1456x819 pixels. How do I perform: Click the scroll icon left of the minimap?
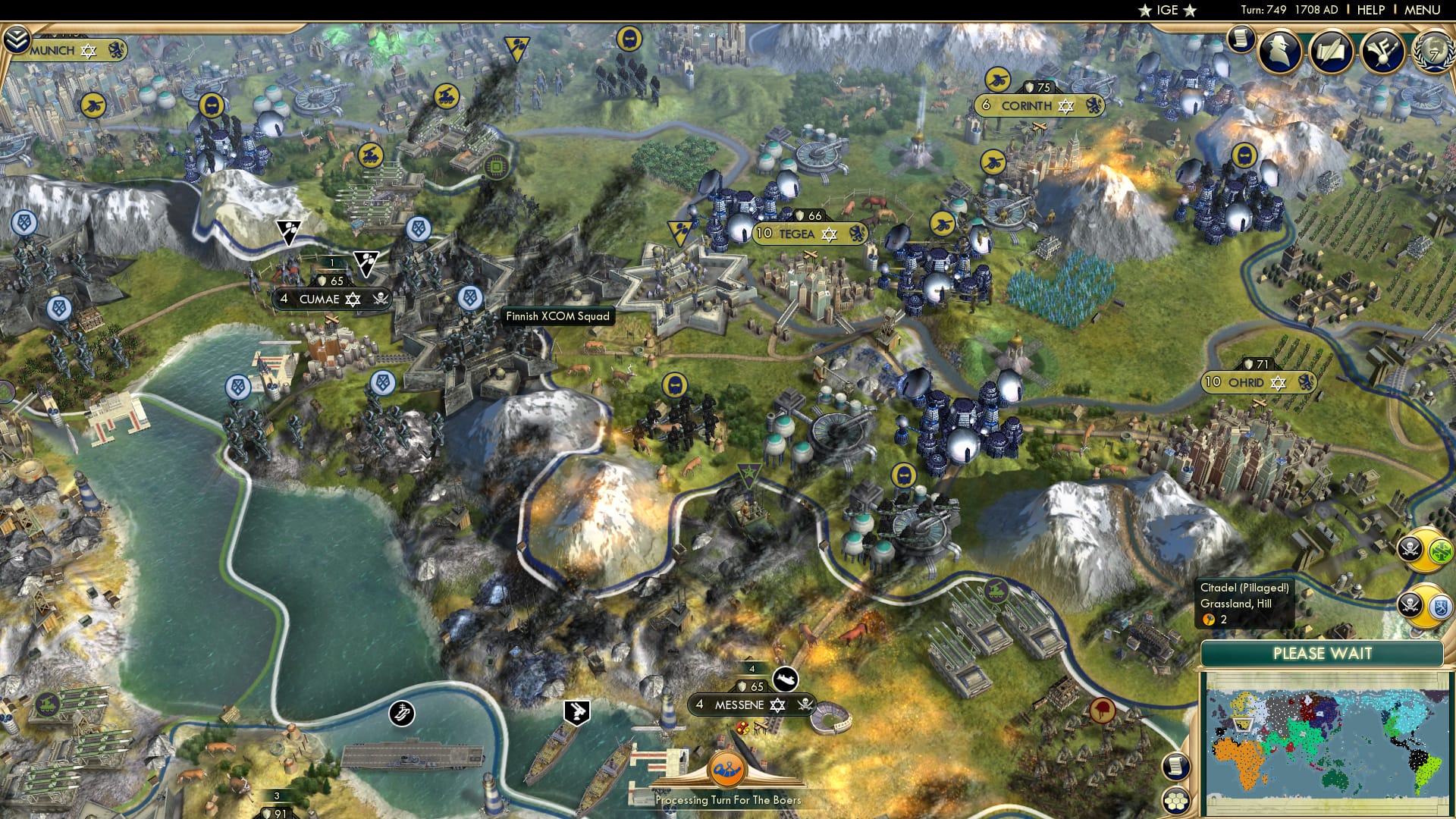(x=1176, y=766)
